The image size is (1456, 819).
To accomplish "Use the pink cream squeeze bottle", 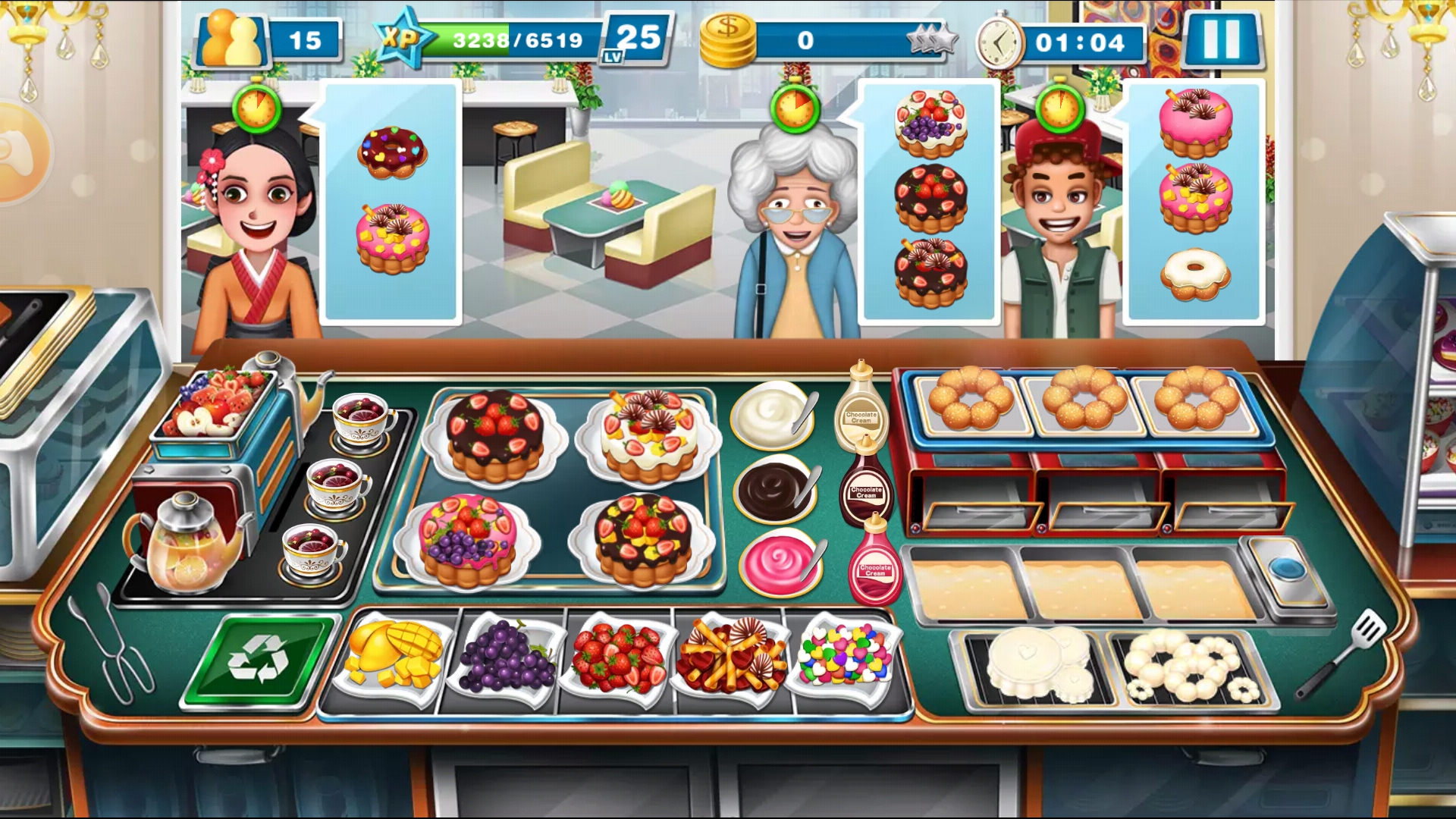I will coord(876,565).
